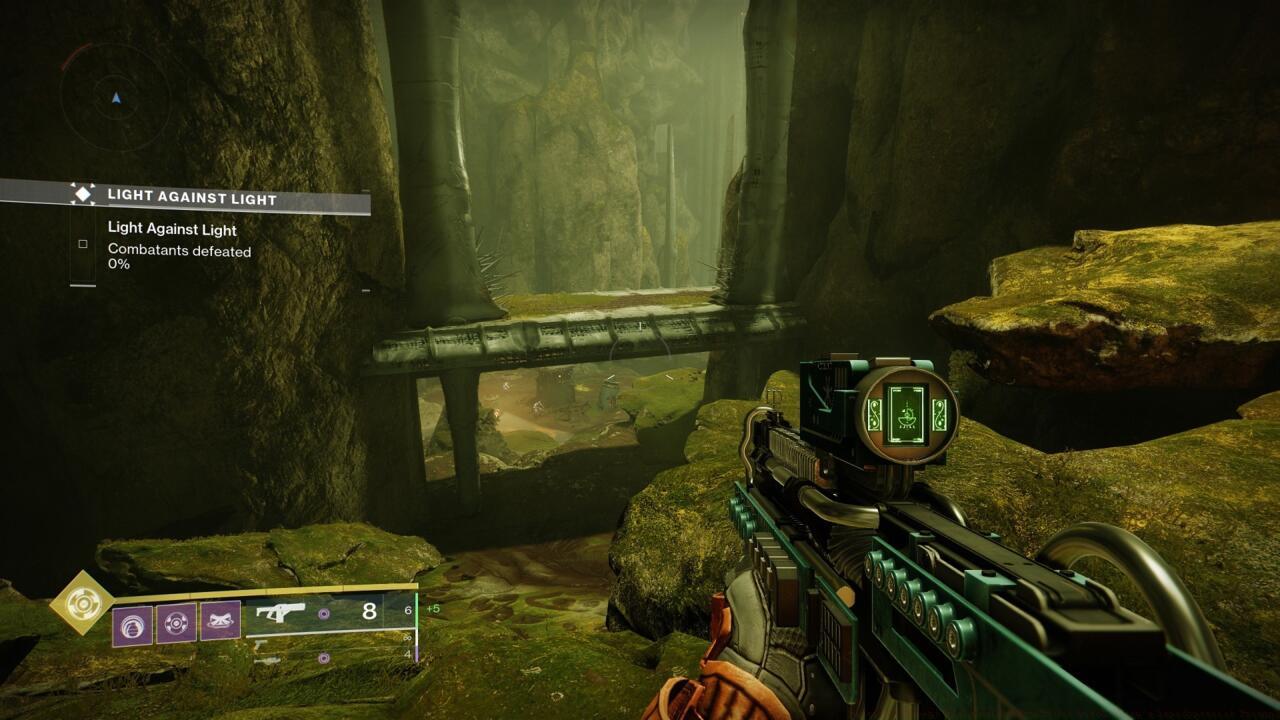Click the weapon's green scope display

[x=906, y=414]
